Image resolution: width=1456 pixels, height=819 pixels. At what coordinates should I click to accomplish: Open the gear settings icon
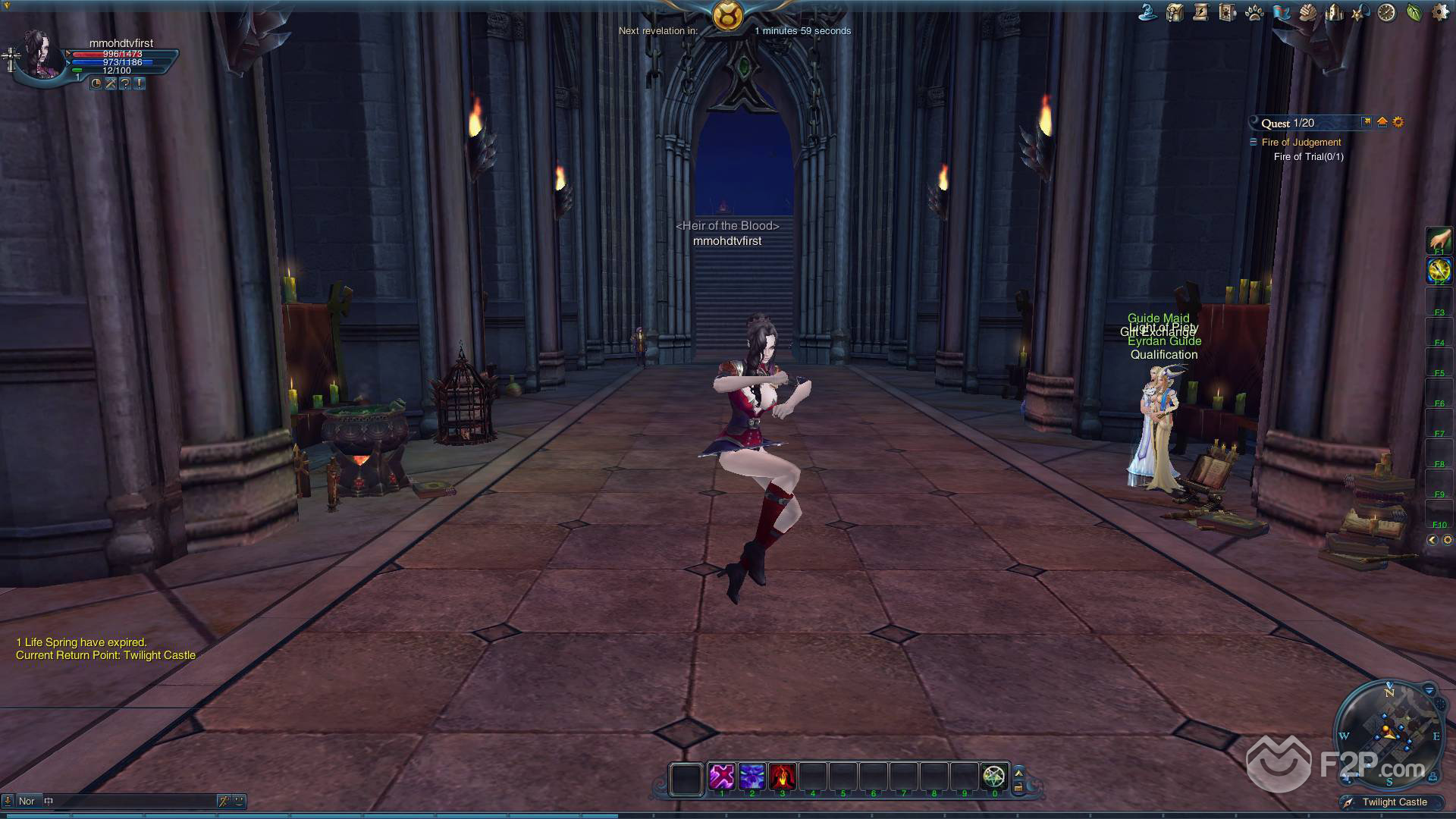pyautogui.click(x=1439, y=12)
